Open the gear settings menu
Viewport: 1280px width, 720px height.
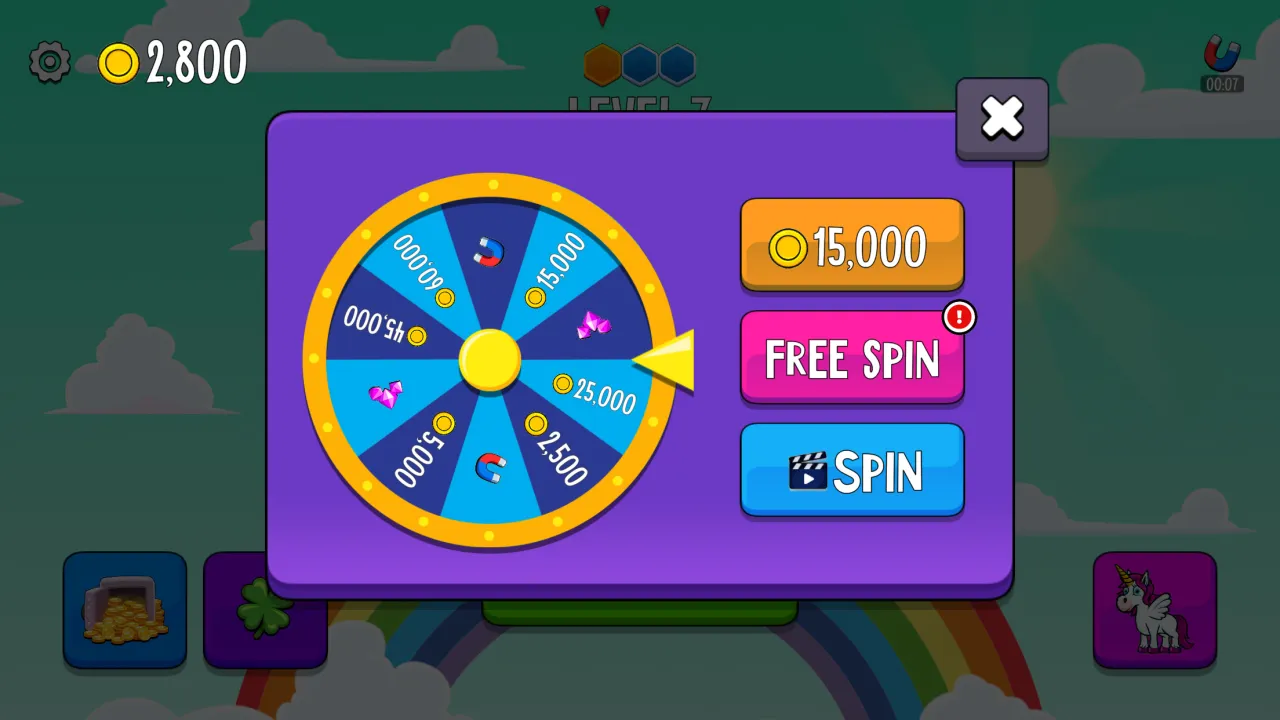pos(49,63)
